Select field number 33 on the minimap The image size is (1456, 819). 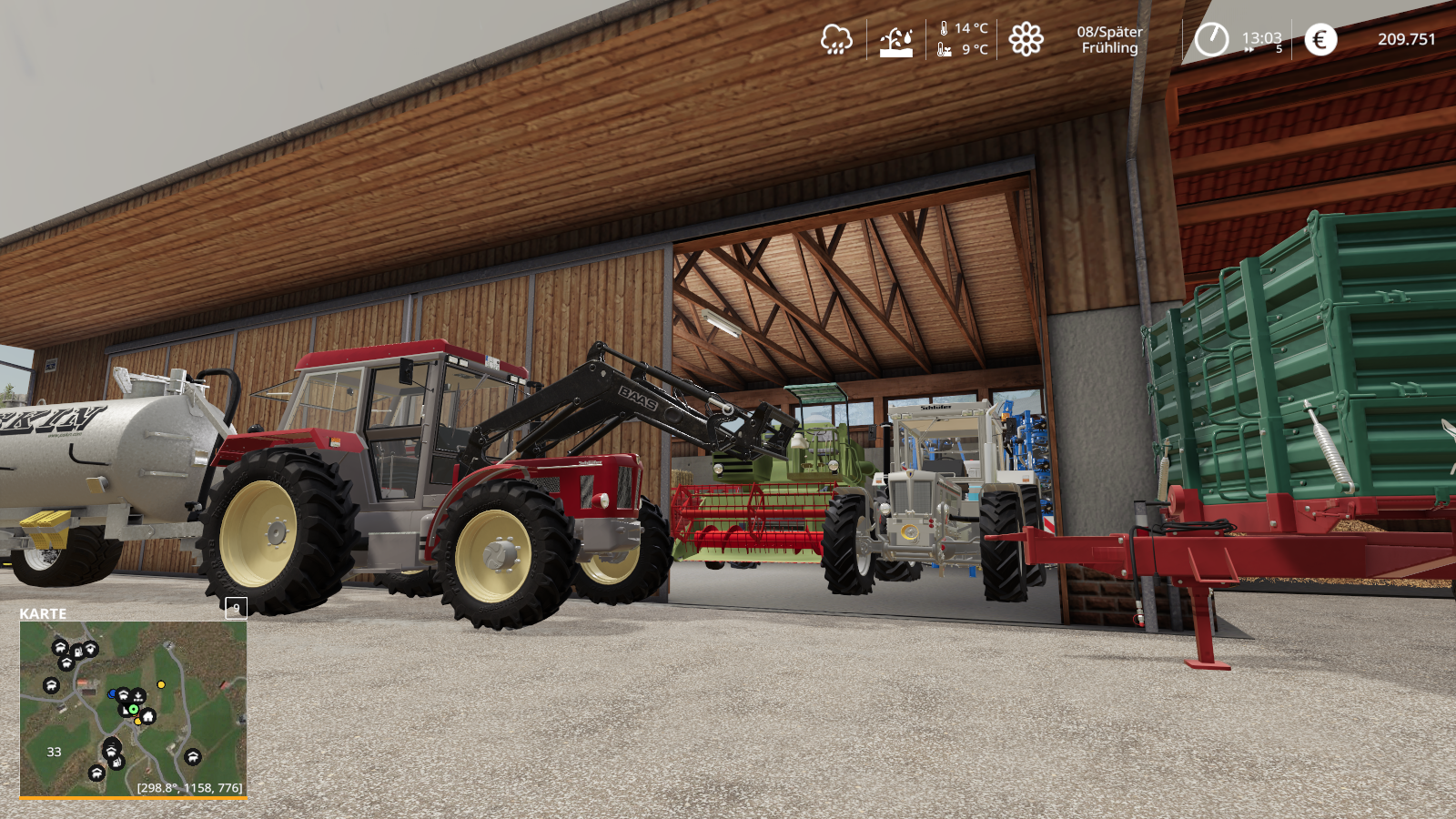55,752
